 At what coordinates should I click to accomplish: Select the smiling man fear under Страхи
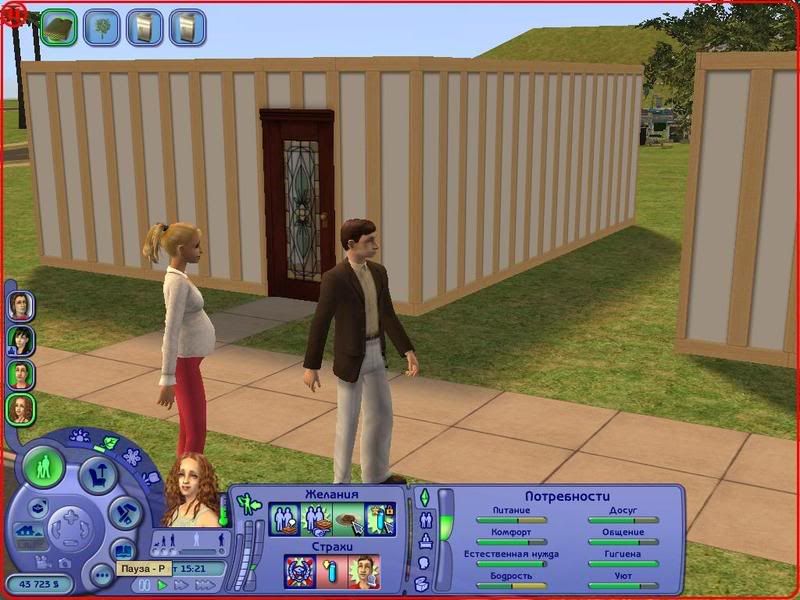(x=363, y=572)
